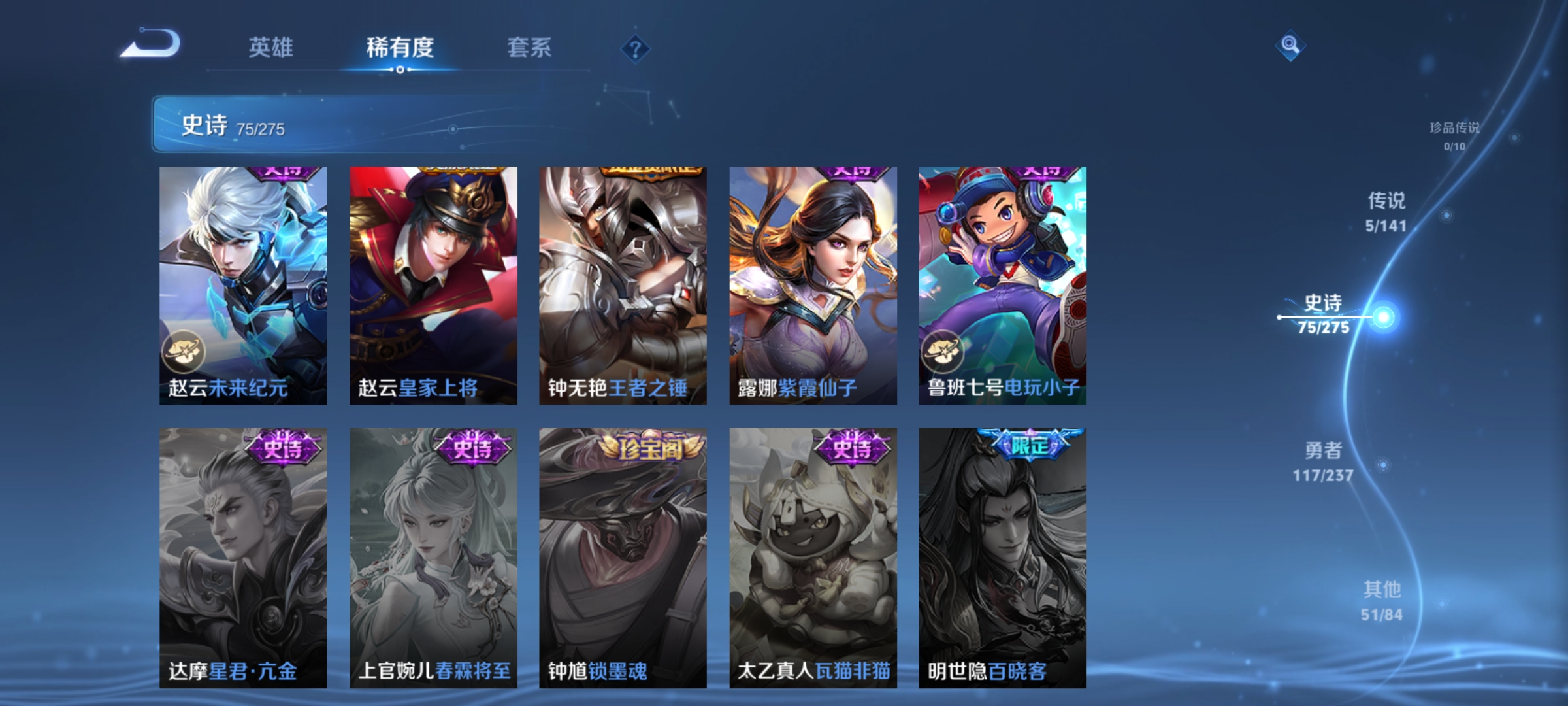Switch to the 套系 tab

pos(529,47)
